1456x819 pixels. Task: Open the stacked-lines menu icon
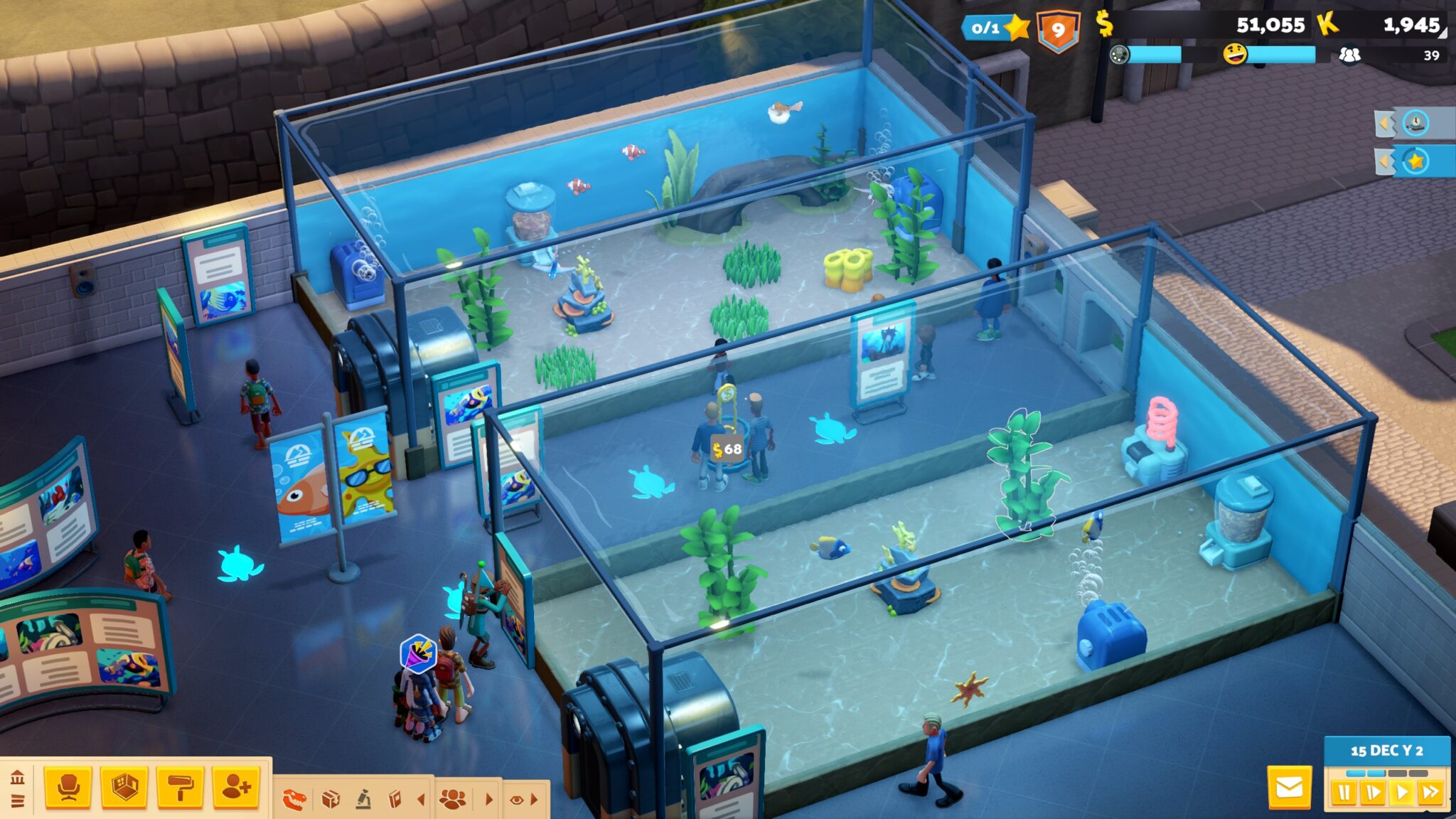(x=17, y=801)
